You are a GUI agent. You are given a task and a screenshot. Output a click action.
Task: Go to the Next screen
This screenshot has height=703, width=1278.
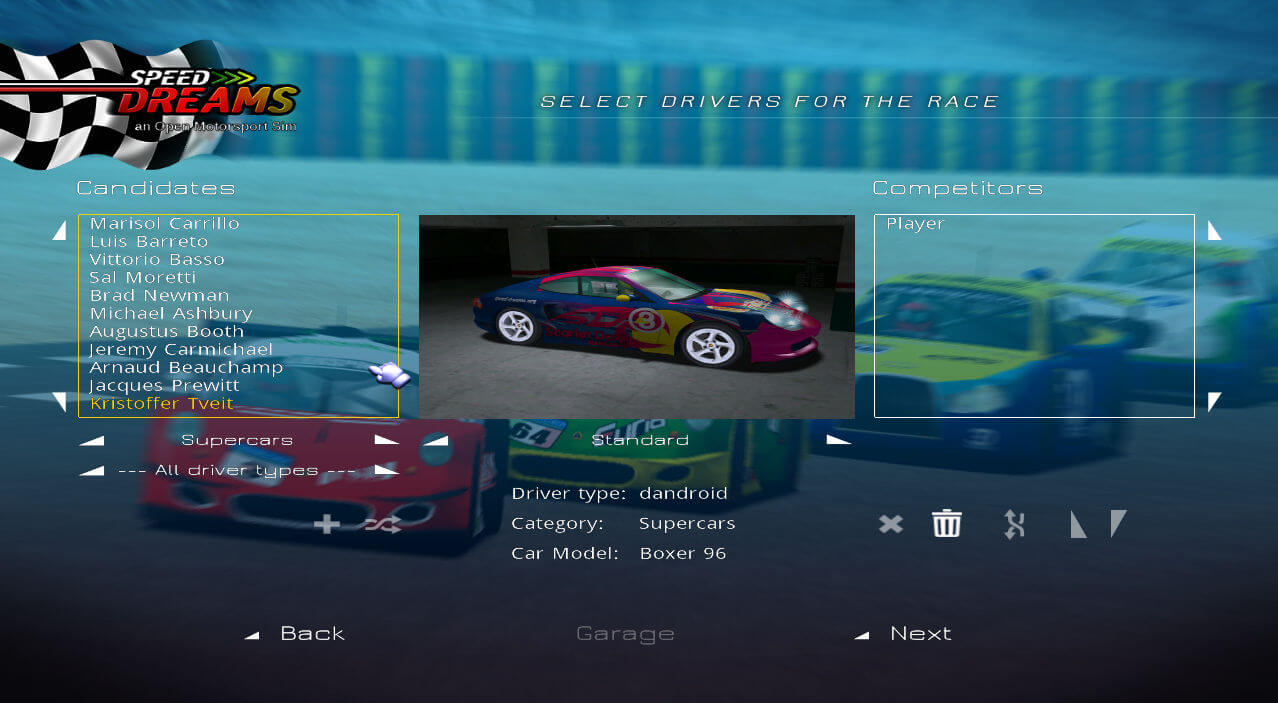tap(919, 634)
